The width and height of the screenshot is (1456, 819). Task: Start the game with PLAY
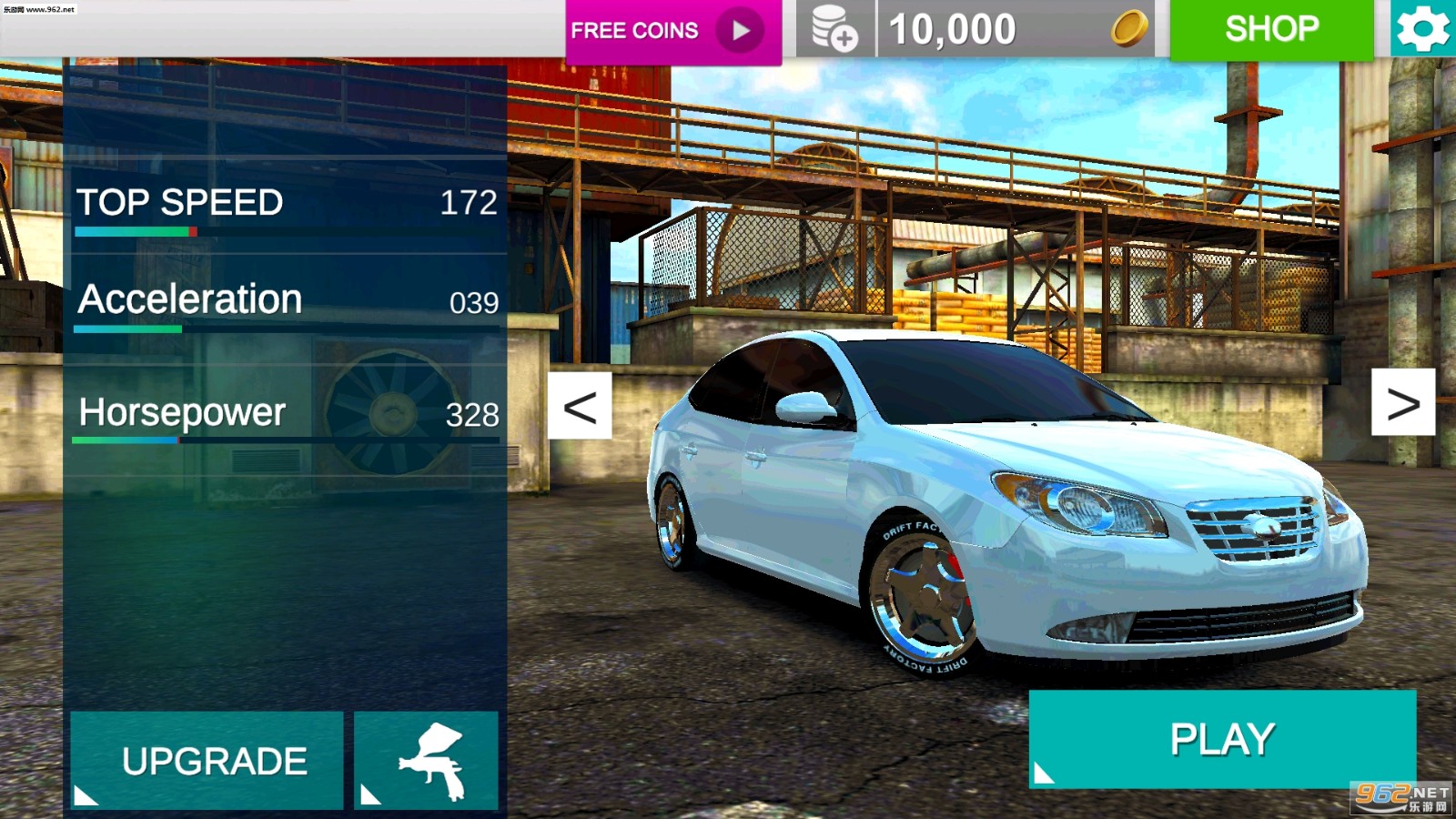[1222, 738]
